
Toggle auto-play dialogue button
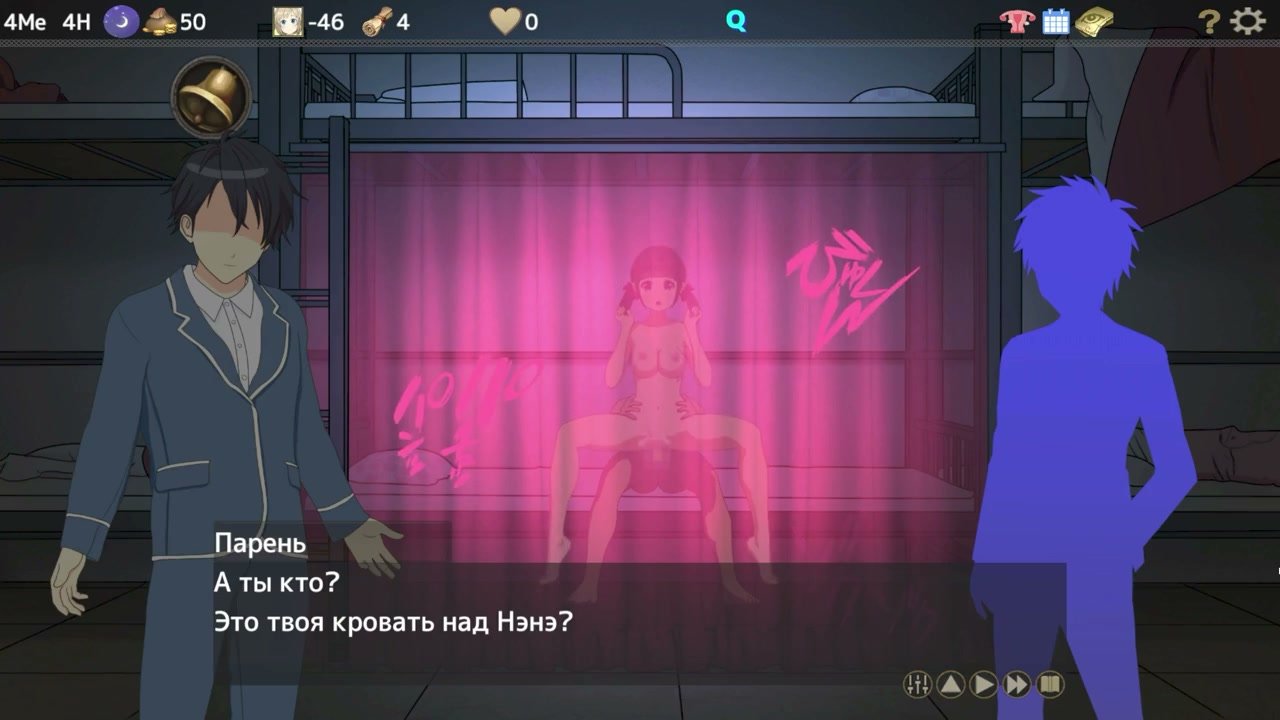[984, 684]
